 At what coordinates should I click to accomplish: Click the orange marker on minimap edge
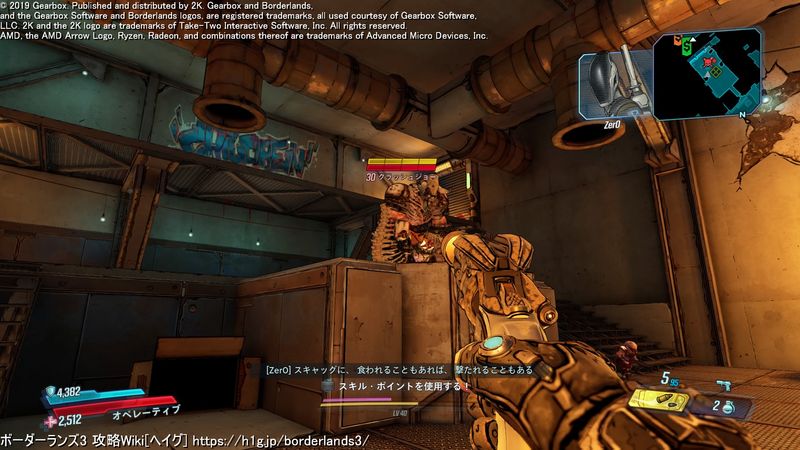676,41
